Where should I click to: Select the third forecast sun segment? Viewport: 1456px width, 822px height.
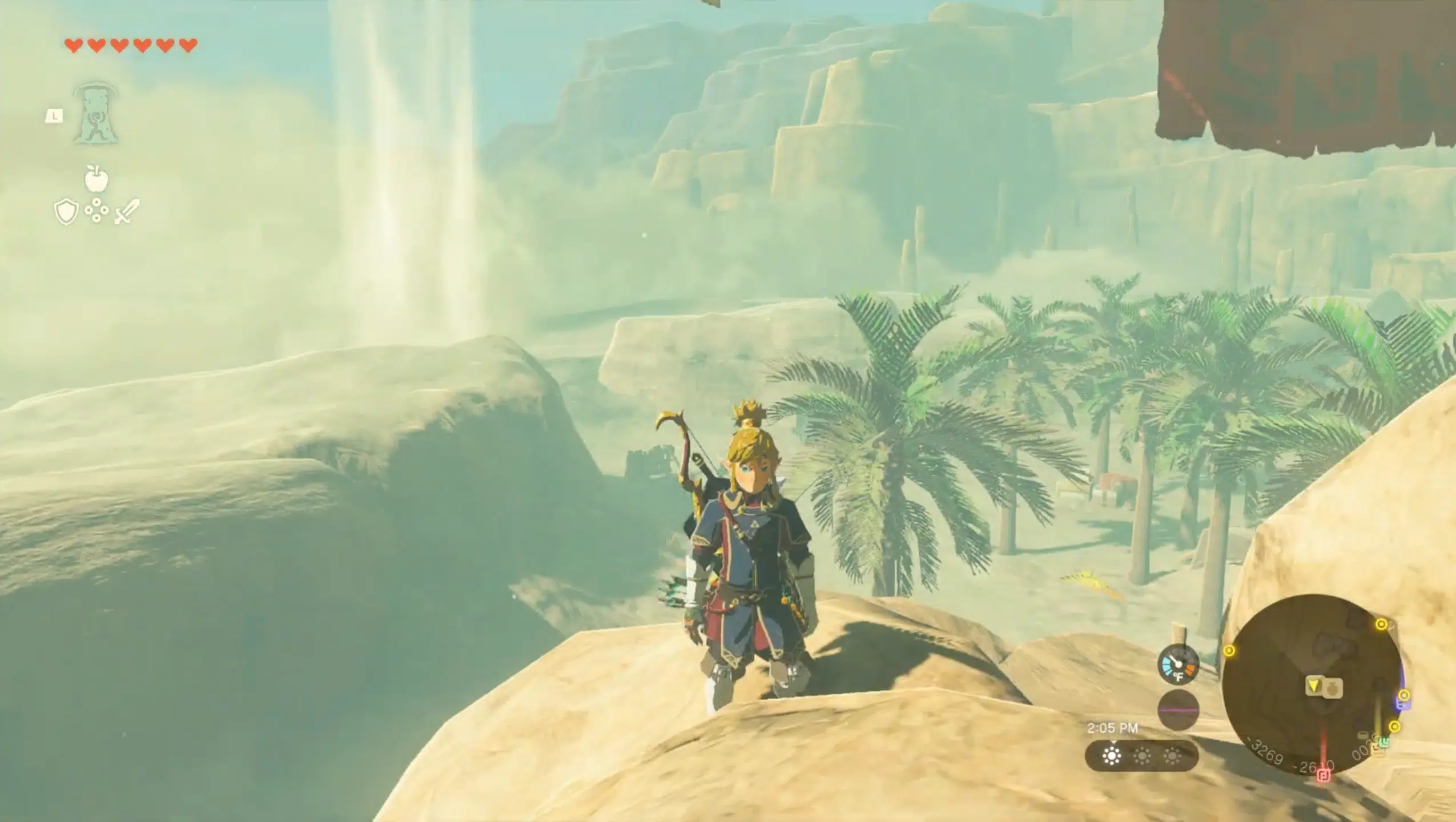click(x=1172, y=756)
